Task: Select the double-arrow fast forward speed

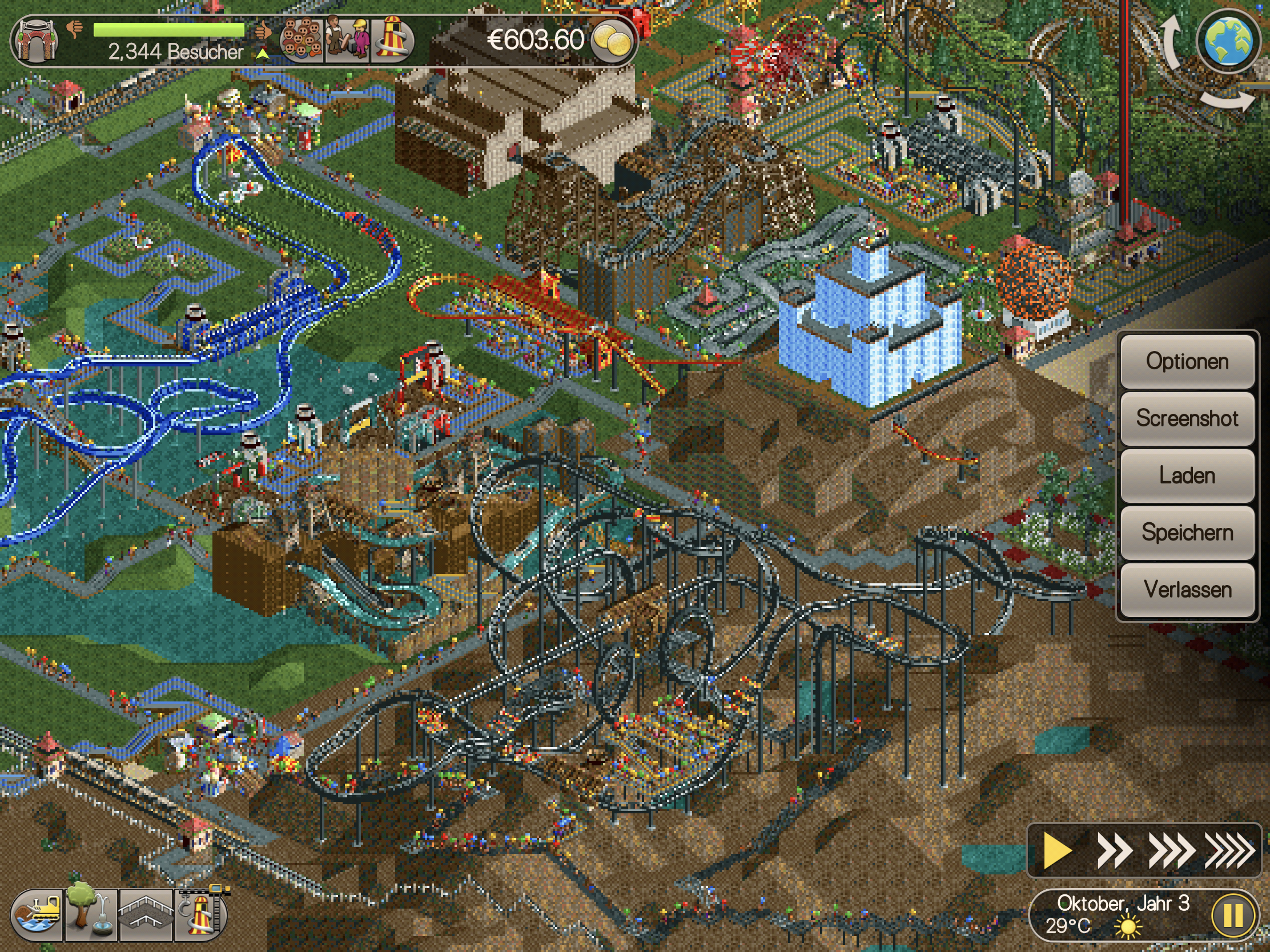Action: pos(1114,850)
